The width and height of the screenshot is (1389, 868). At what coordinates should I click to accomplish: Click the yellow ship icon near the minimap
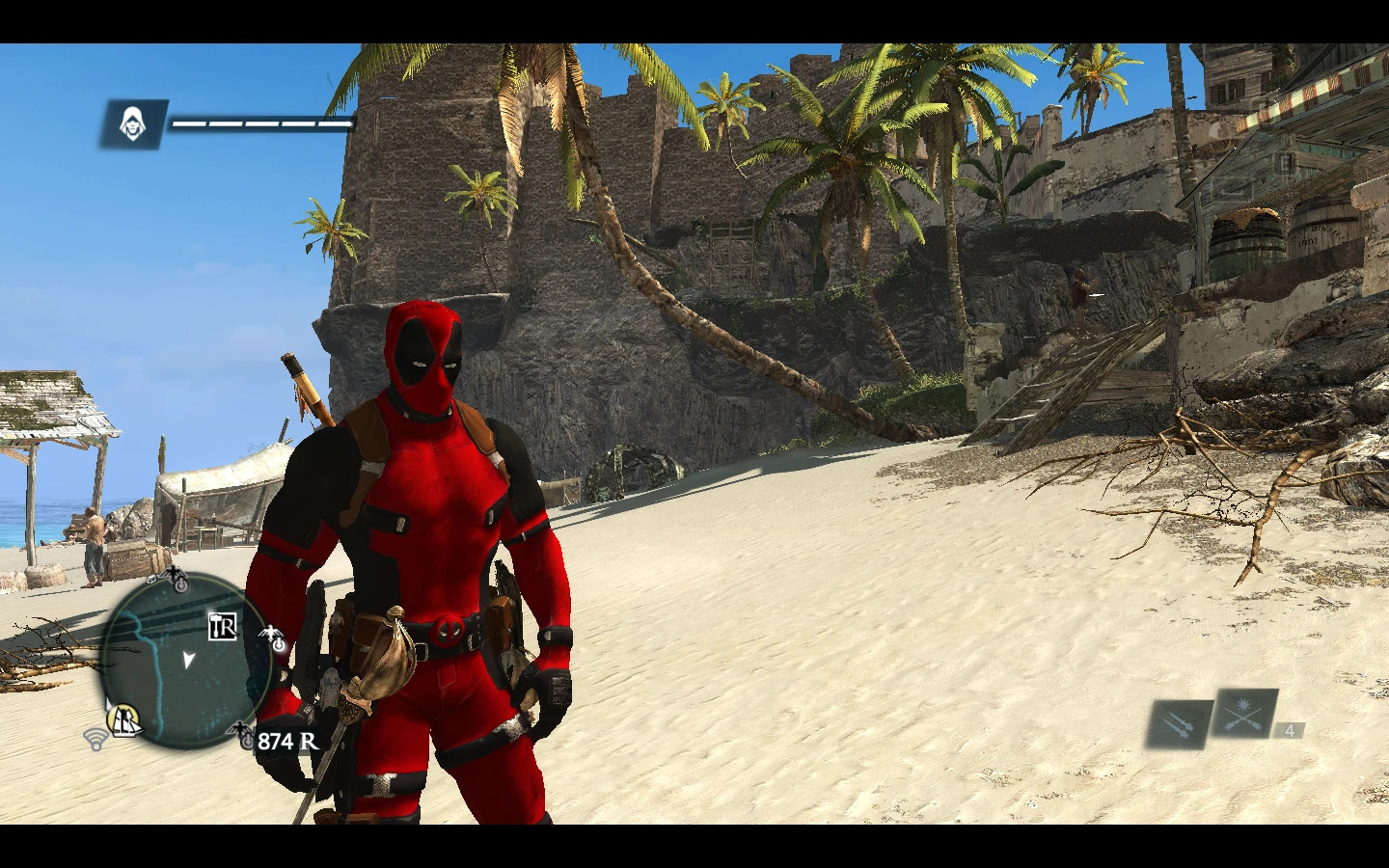point(125,719)
